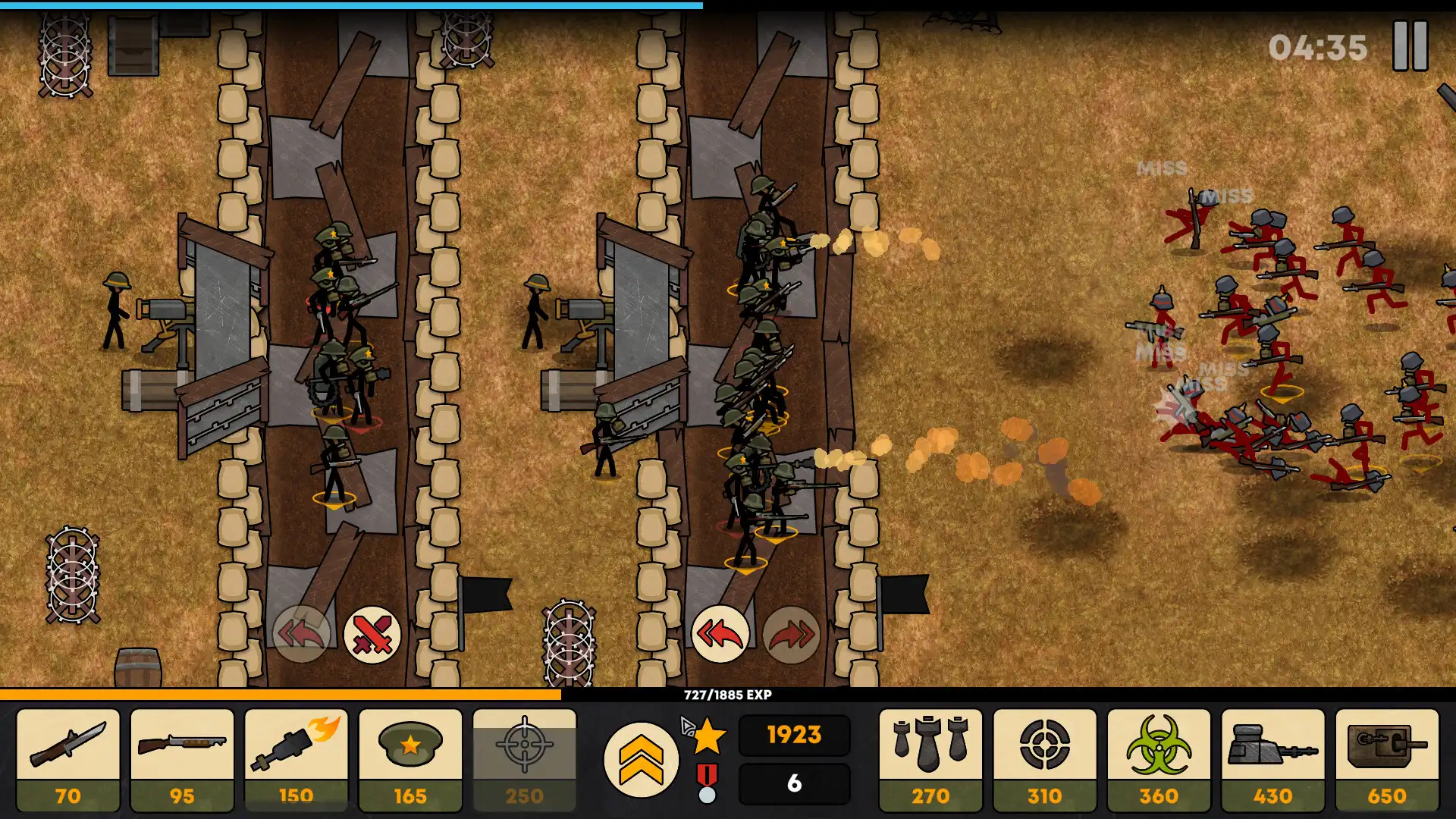Deploy the flamethrower unit costing 150
The image size is (1456, 819).
tap(296, 758)
